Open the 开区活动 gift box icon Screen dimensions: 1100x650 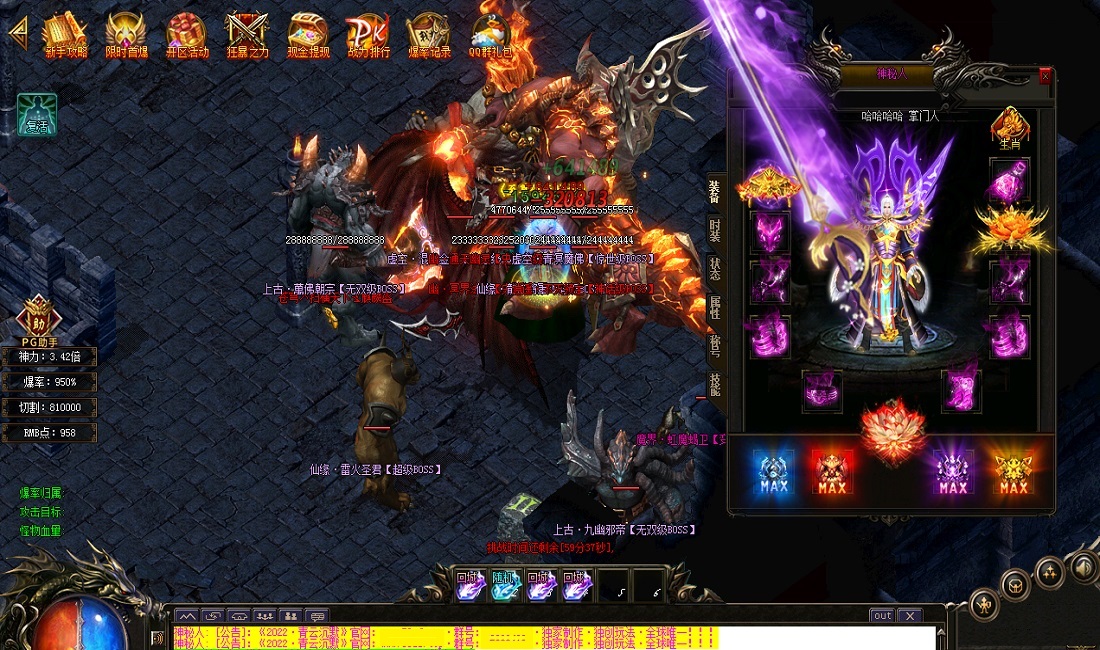click(187, 35)
